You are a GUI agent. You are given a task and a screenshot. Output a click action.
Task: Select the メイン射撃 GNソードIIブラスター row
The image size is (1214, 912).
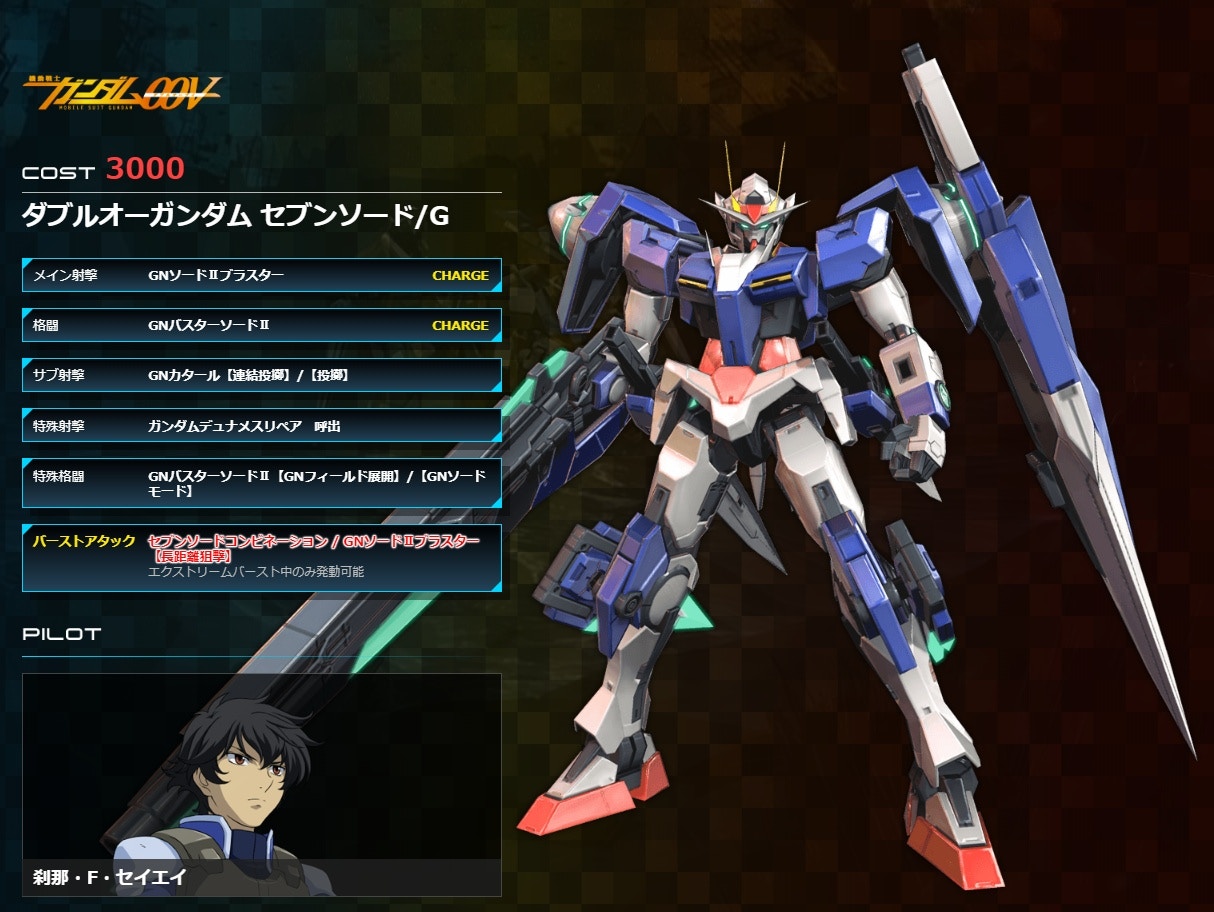coord(261,275)
